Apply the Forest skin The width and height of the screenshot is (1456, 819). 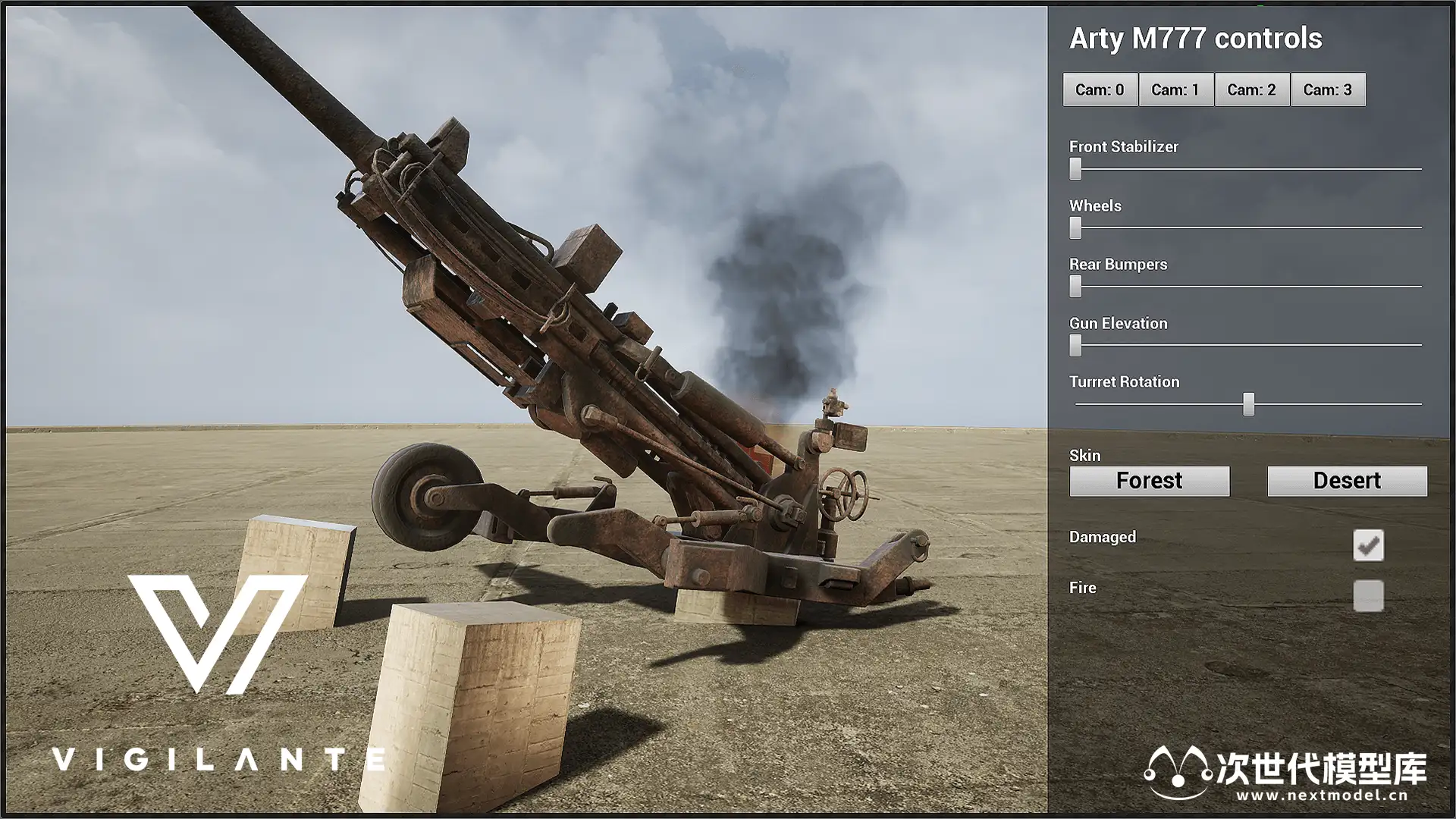[1149, 481]
